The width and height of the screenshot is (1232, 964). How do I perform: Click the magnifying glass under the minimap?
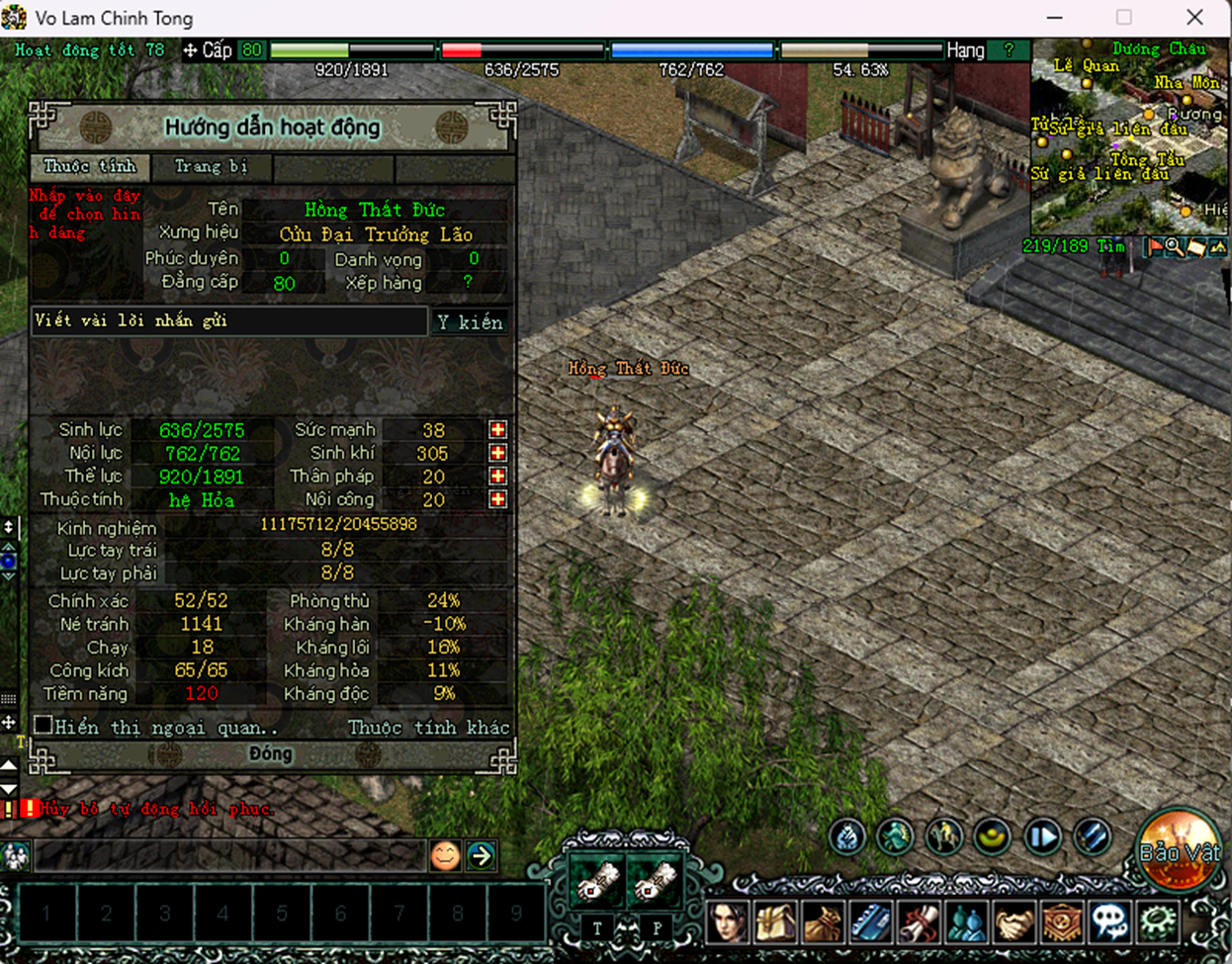[1174, 247]
